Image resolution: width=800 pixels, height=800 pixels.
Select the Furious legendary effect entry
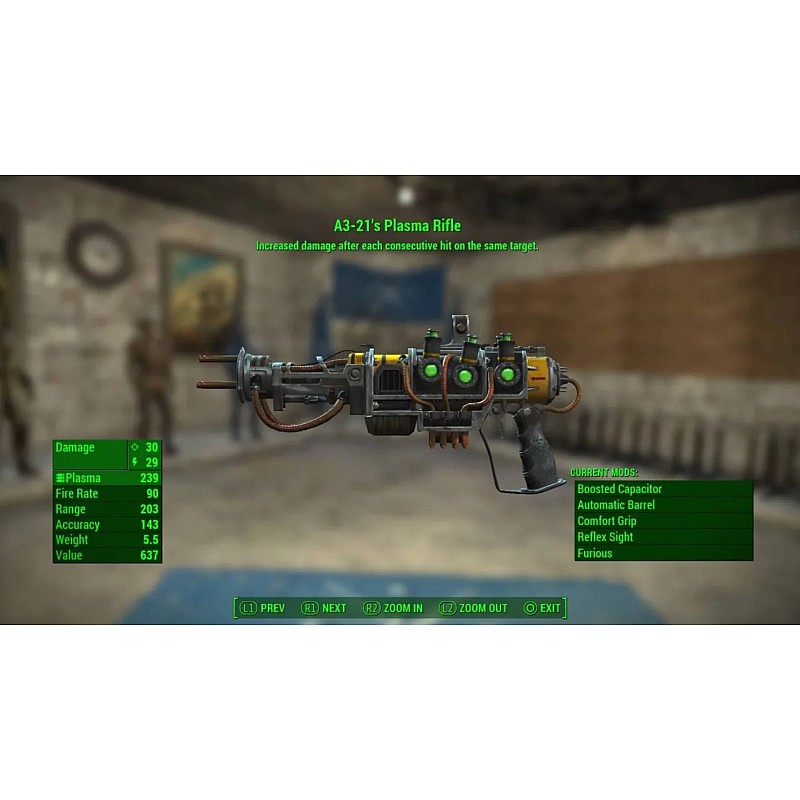pyautogui.click(x=662, y=553)
